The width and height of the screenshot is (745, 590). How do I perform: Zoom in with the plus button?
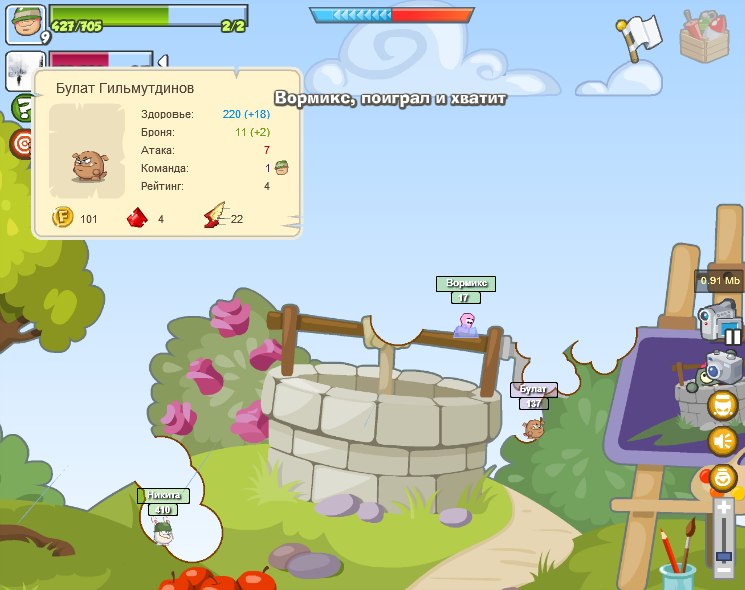(x=723, y=508)
